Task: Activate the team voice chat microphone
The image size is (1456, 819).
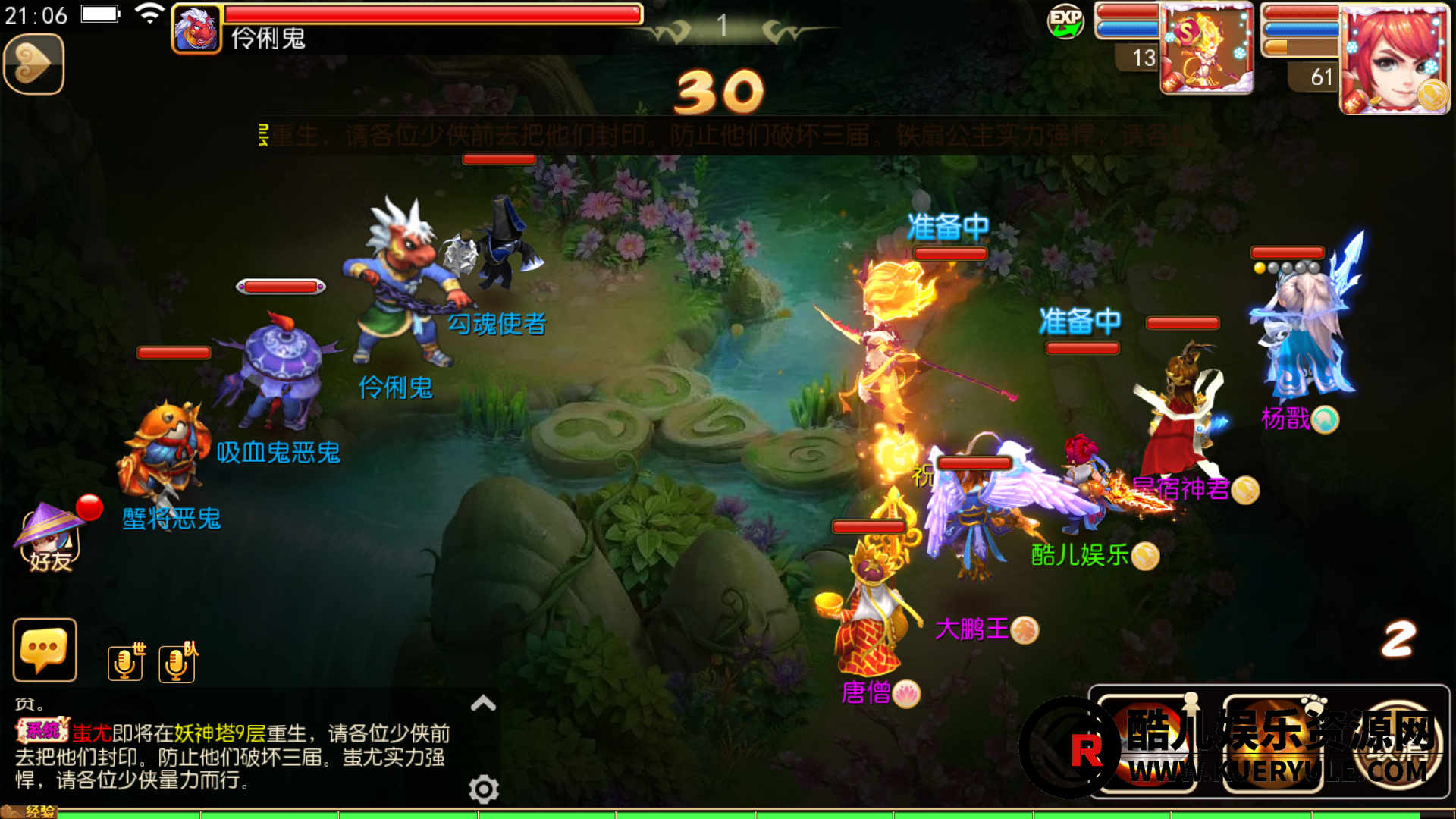Action: (177, 663)
